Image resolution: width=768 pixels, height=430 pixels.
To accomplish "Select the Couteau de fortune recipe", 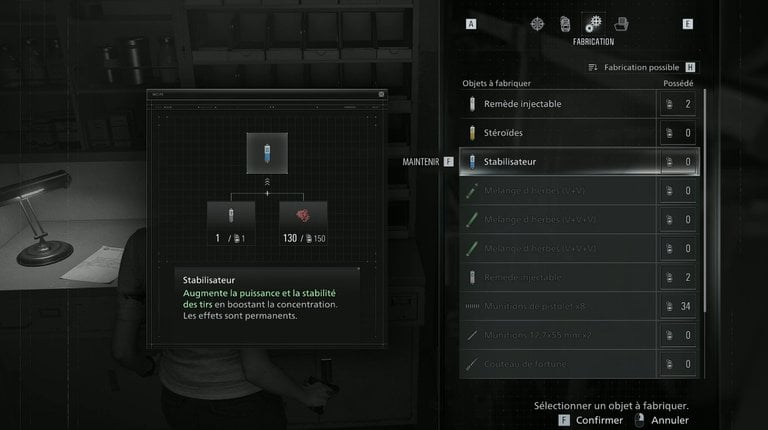I will (560, 364).
